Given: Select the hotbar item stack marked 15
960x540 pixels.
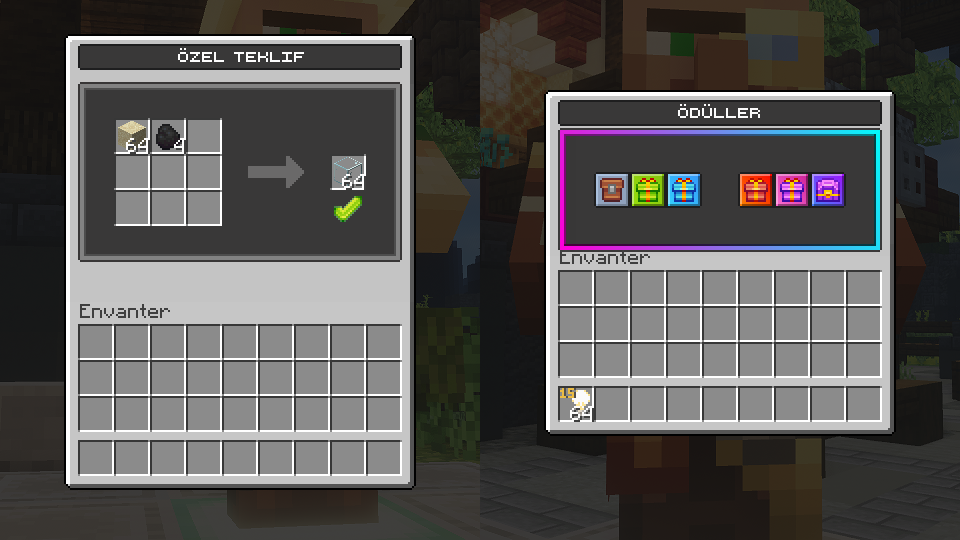Looking at the screenshot, I should click(x=577, y=404).
